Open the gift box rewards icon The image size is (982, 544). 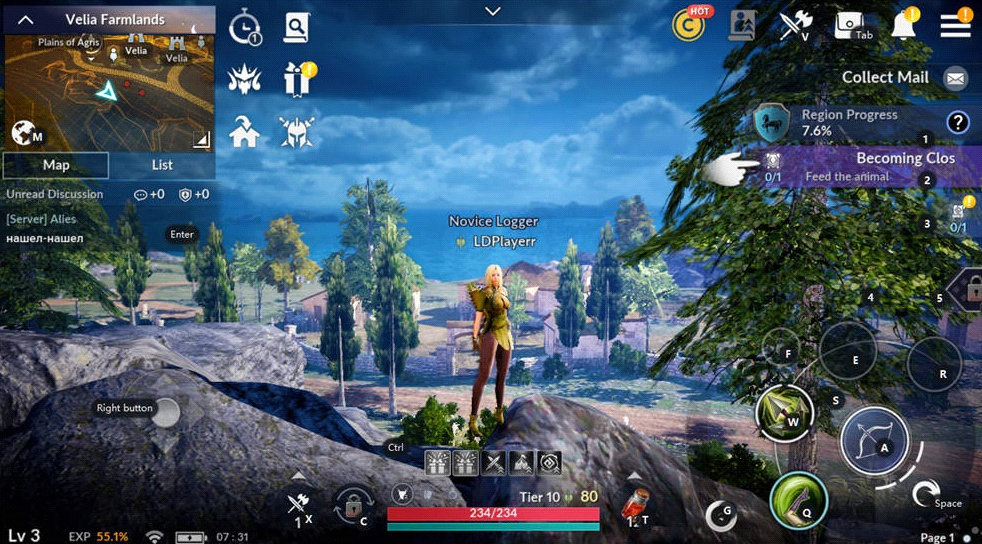pos(297,78)
